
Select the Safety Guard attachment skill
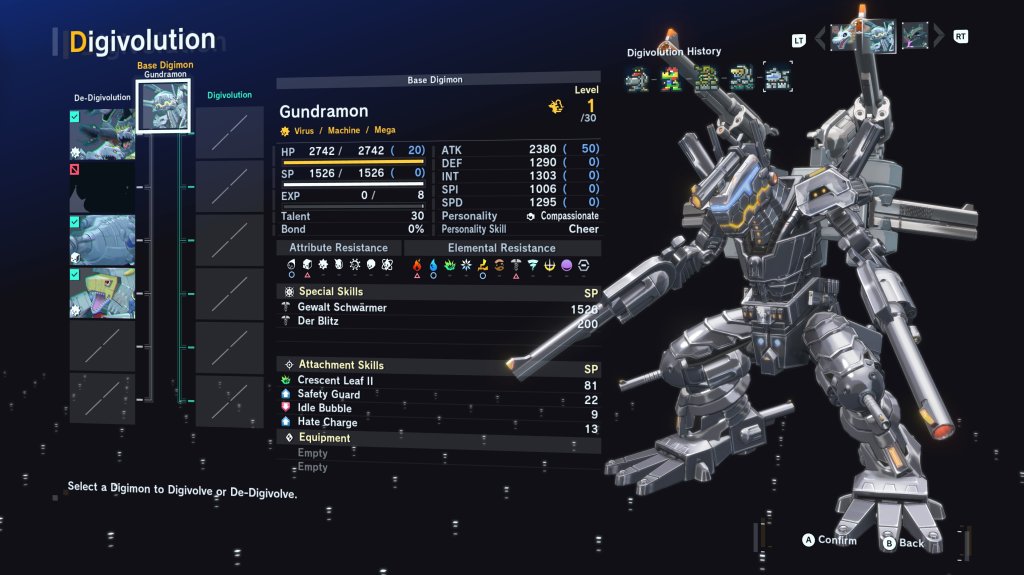pos(328,395)
